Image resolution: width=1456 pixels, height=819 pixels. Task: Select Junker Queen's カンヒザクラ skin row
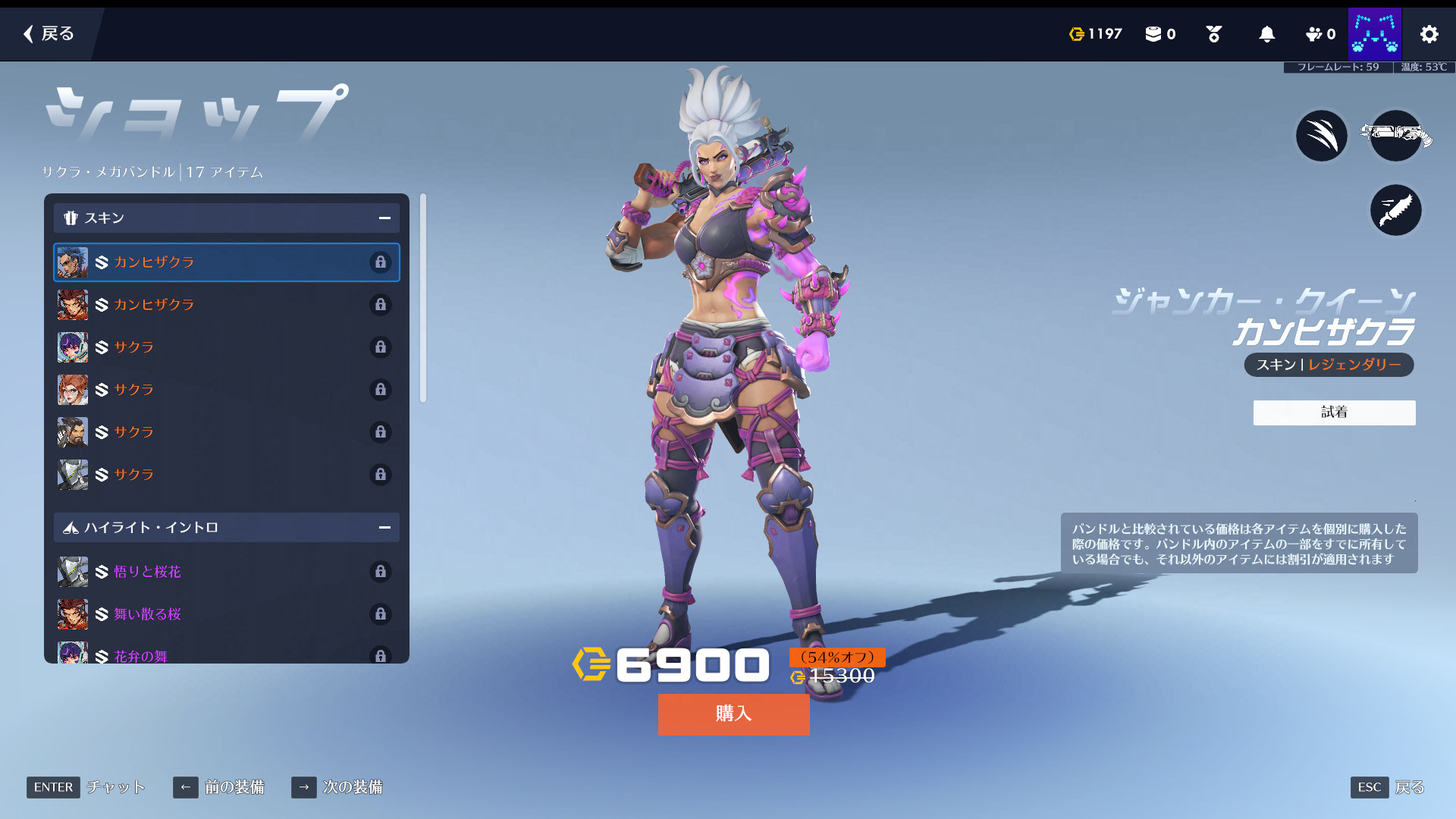226,262
